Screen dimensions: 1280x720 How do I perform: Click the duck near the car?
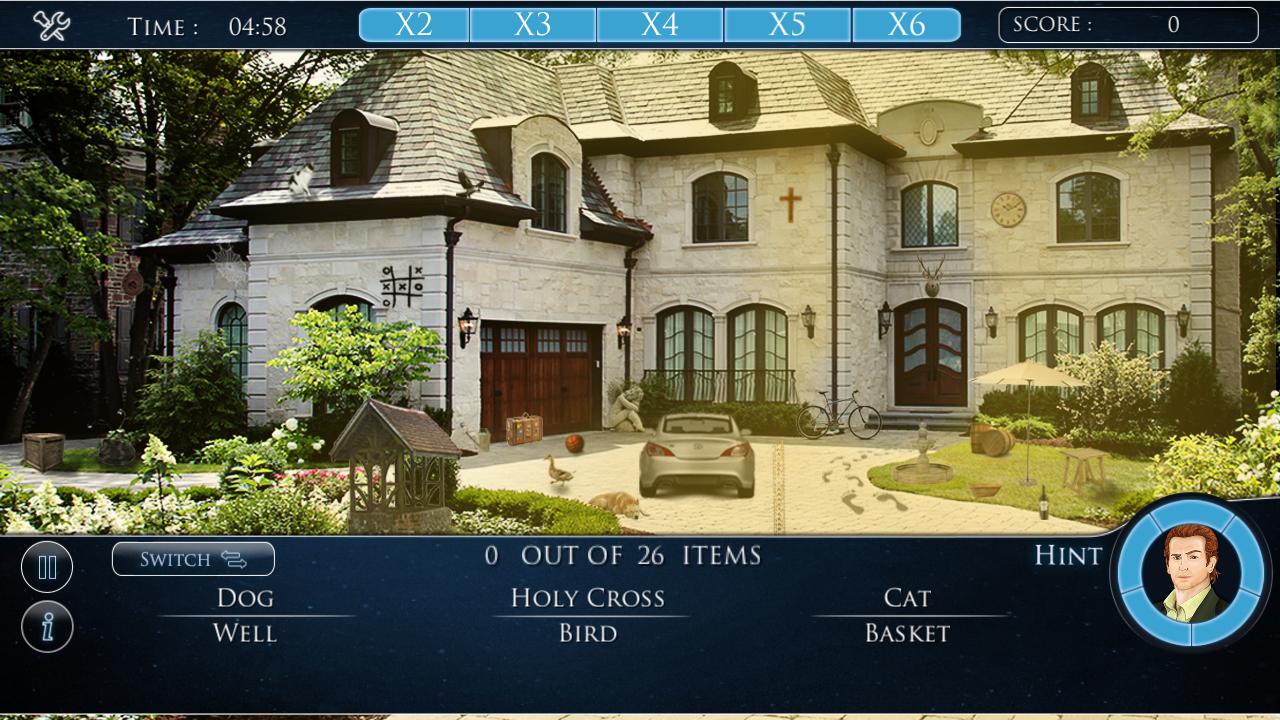561,470
